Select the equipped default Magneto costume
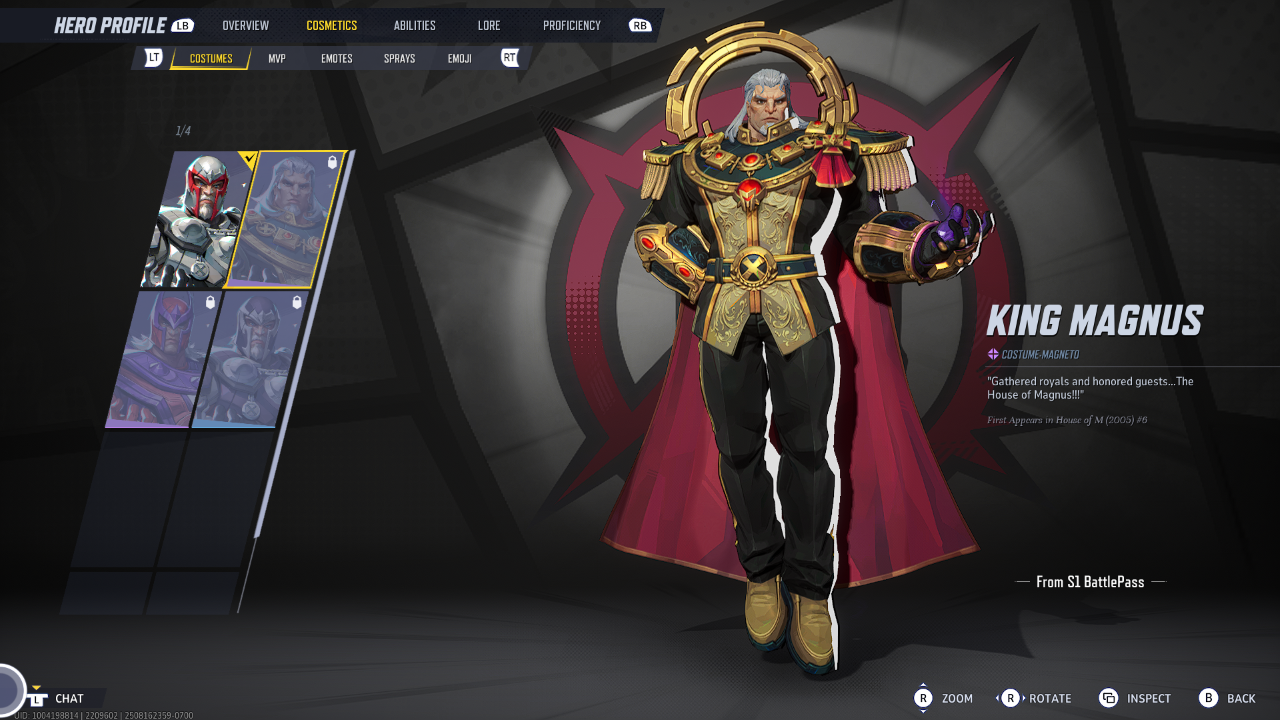1280x720 pixels. 196,221
